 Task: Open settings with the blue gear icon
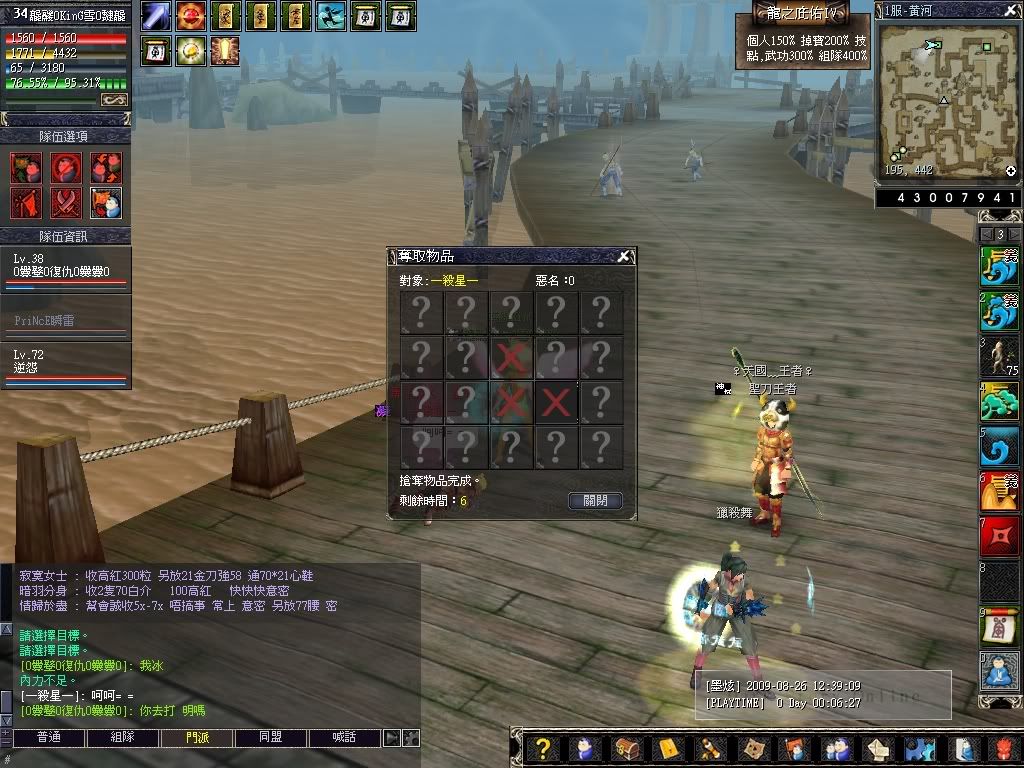(x=919, y=748)
